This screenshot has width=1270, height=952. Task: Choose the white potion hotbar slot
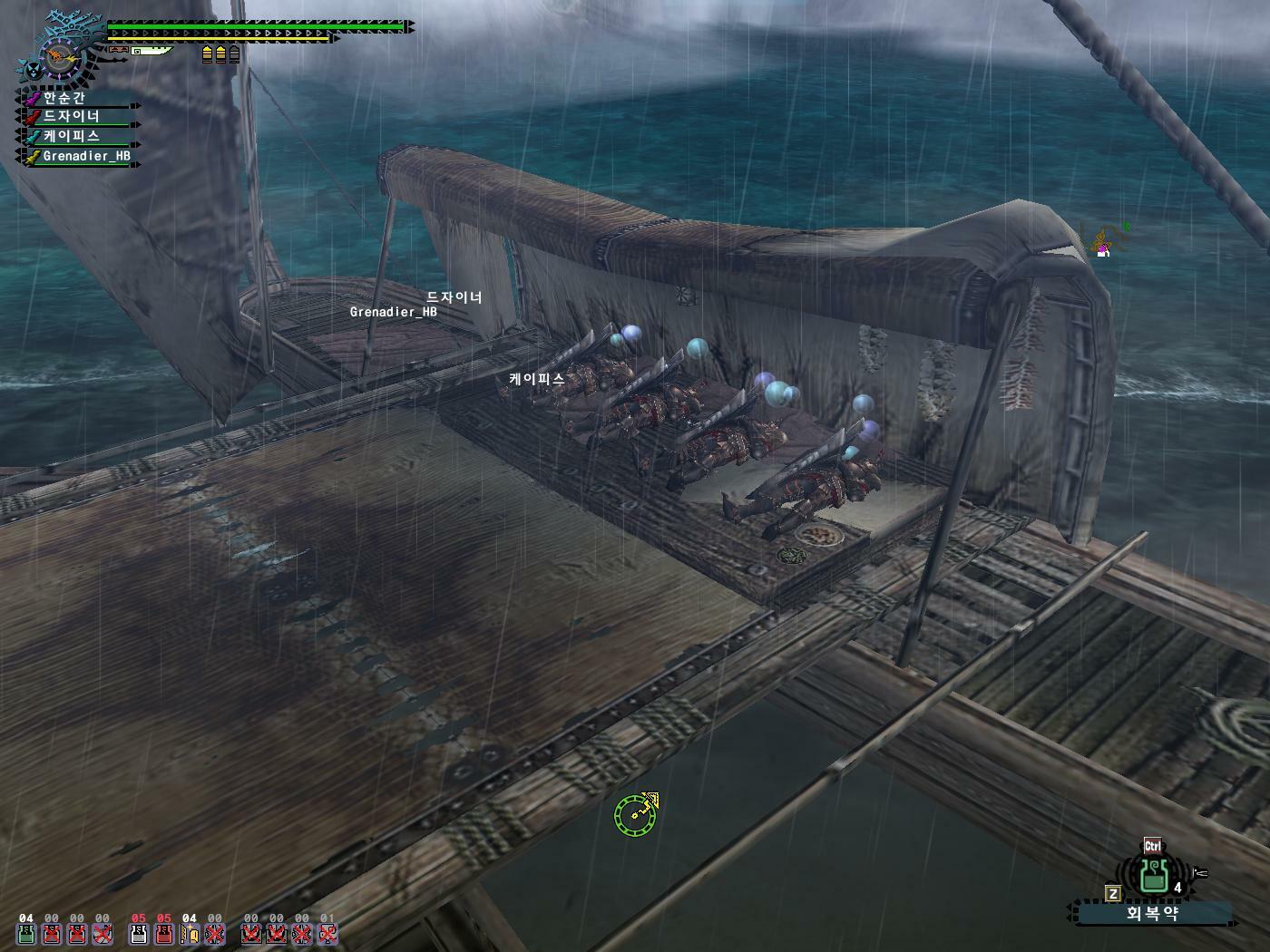click(x=139, y=934)
